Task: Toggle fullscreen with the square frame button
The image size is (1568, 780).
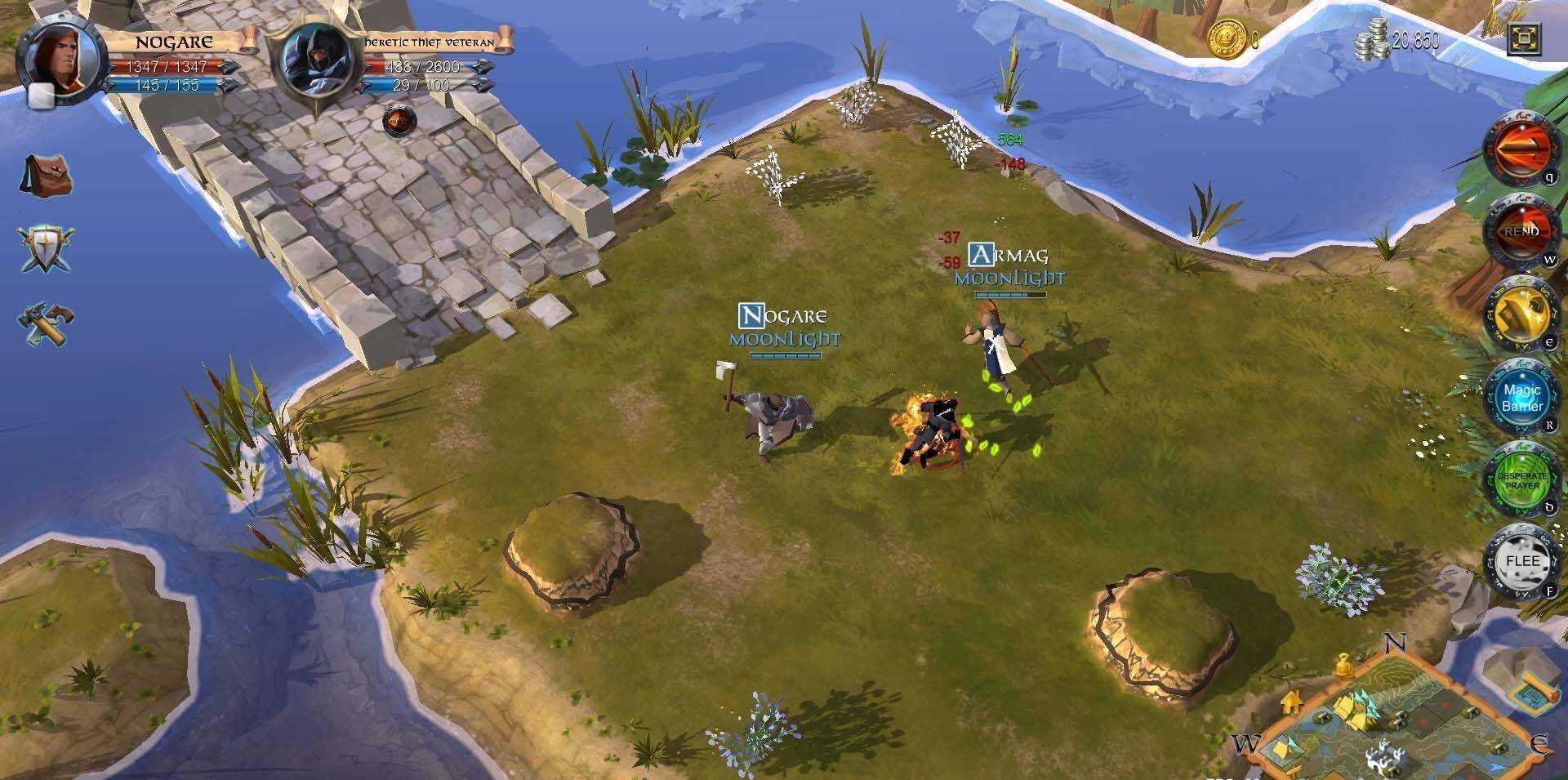Action: coord(1524,39)
